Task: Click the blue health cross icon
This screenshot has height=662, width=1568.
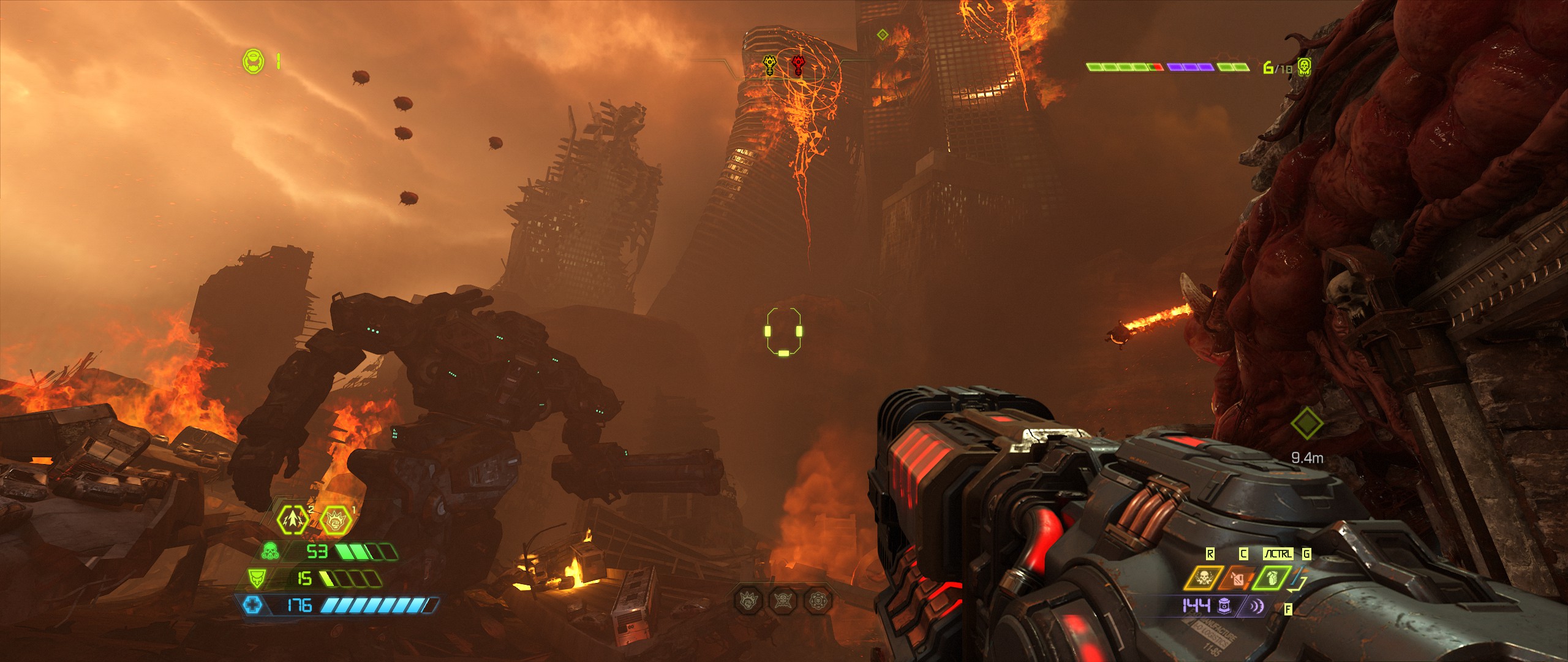Action: click(252, 606)
